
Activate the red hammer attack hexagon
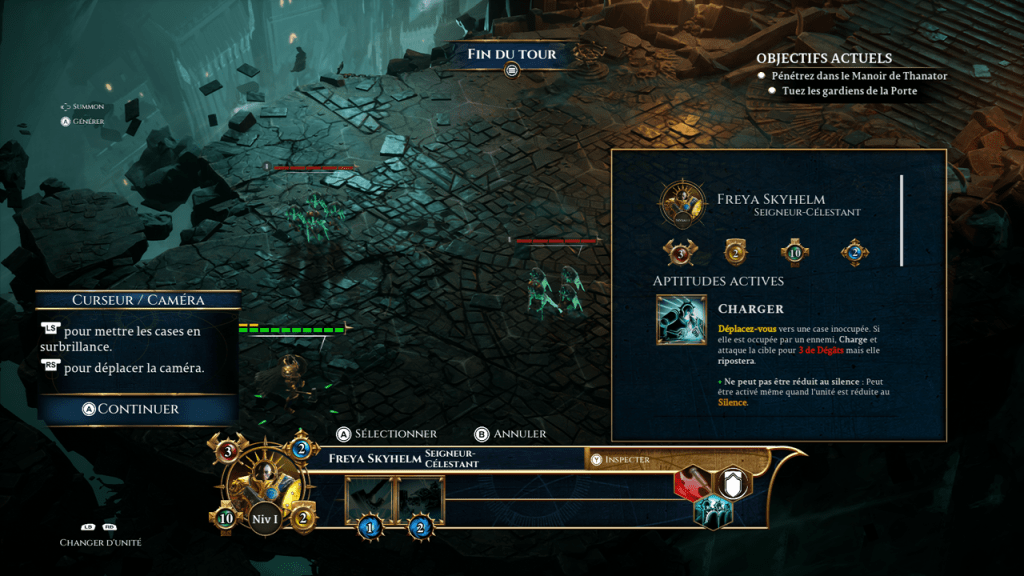pyautogui.click(x=691, y=484)
